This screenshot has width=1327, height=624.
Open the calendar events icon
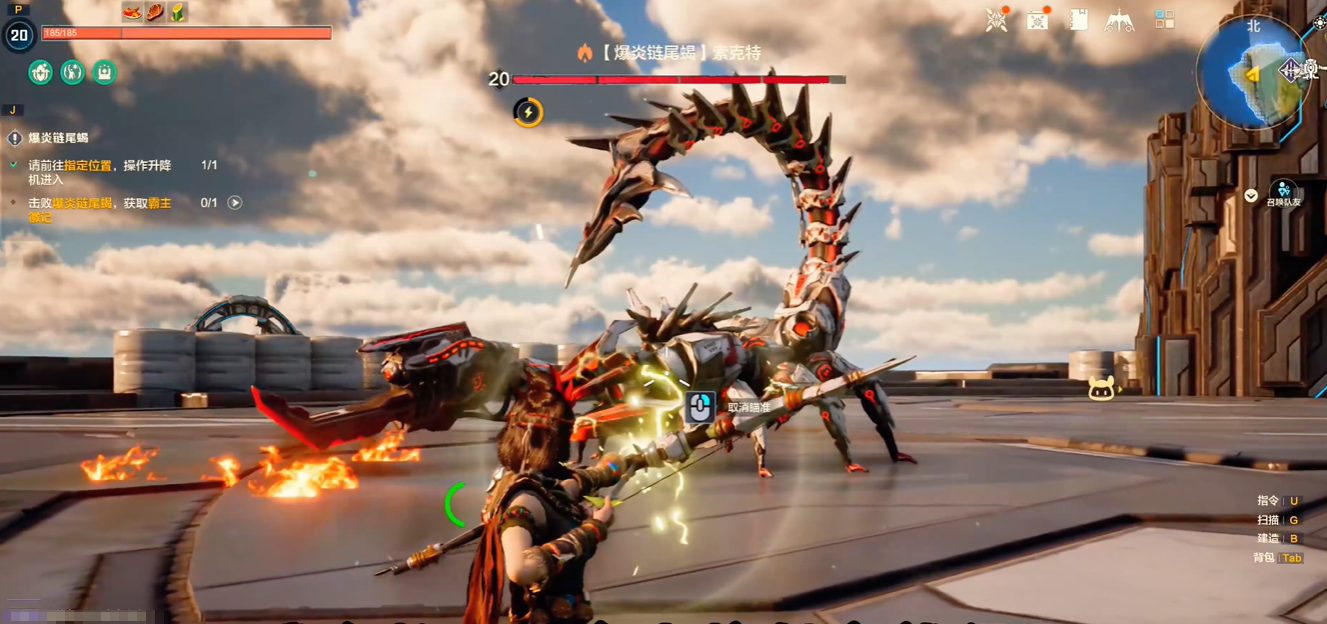click(x=1038, y=20)
